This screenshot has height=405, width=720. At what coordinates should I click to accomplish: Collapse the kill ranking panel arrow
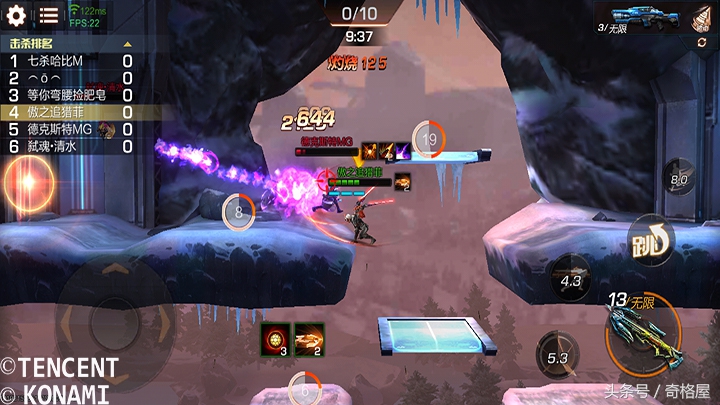[127, 45]
